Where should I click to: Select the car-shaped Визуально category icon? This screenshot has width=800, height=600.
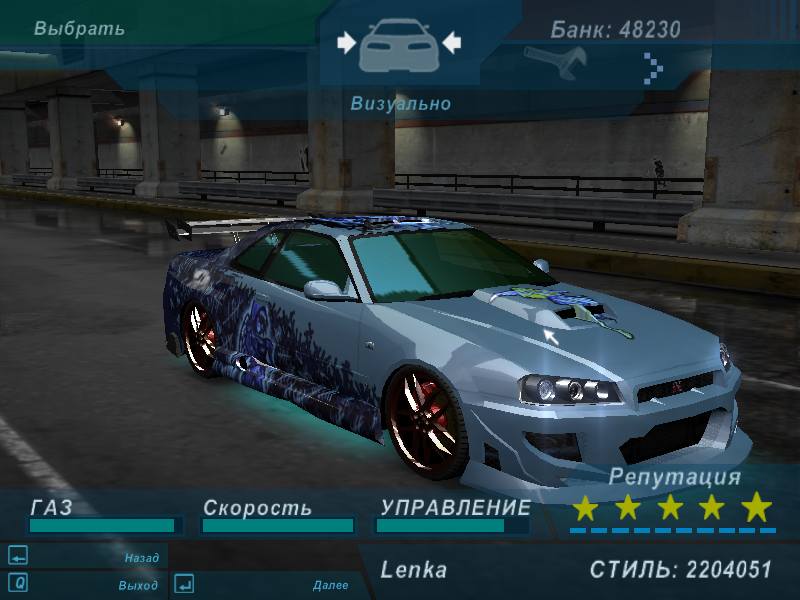[399, 42]
